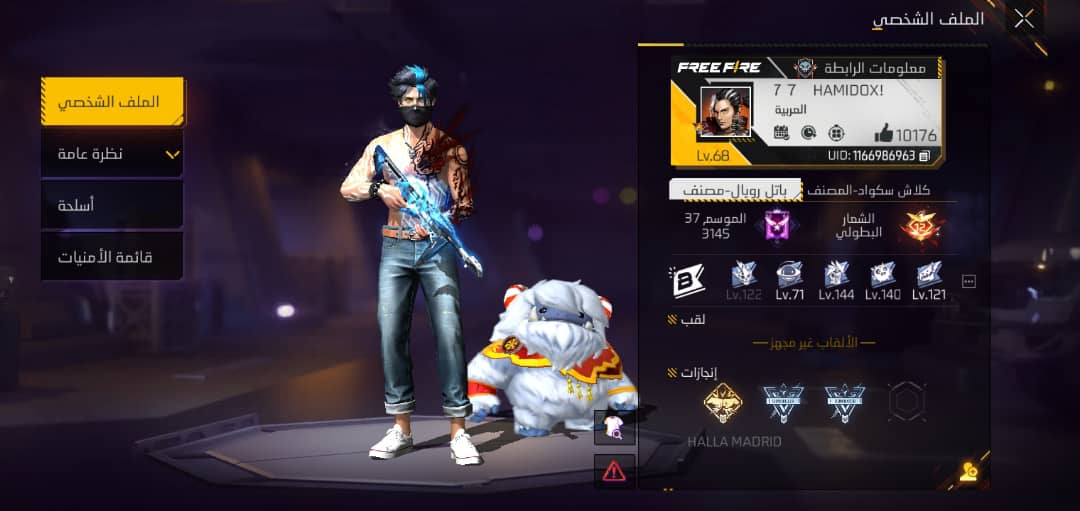The width and height of the screenshot is (1080, 511).
Task: Show more items with the three-dots button
Action: 968,282
